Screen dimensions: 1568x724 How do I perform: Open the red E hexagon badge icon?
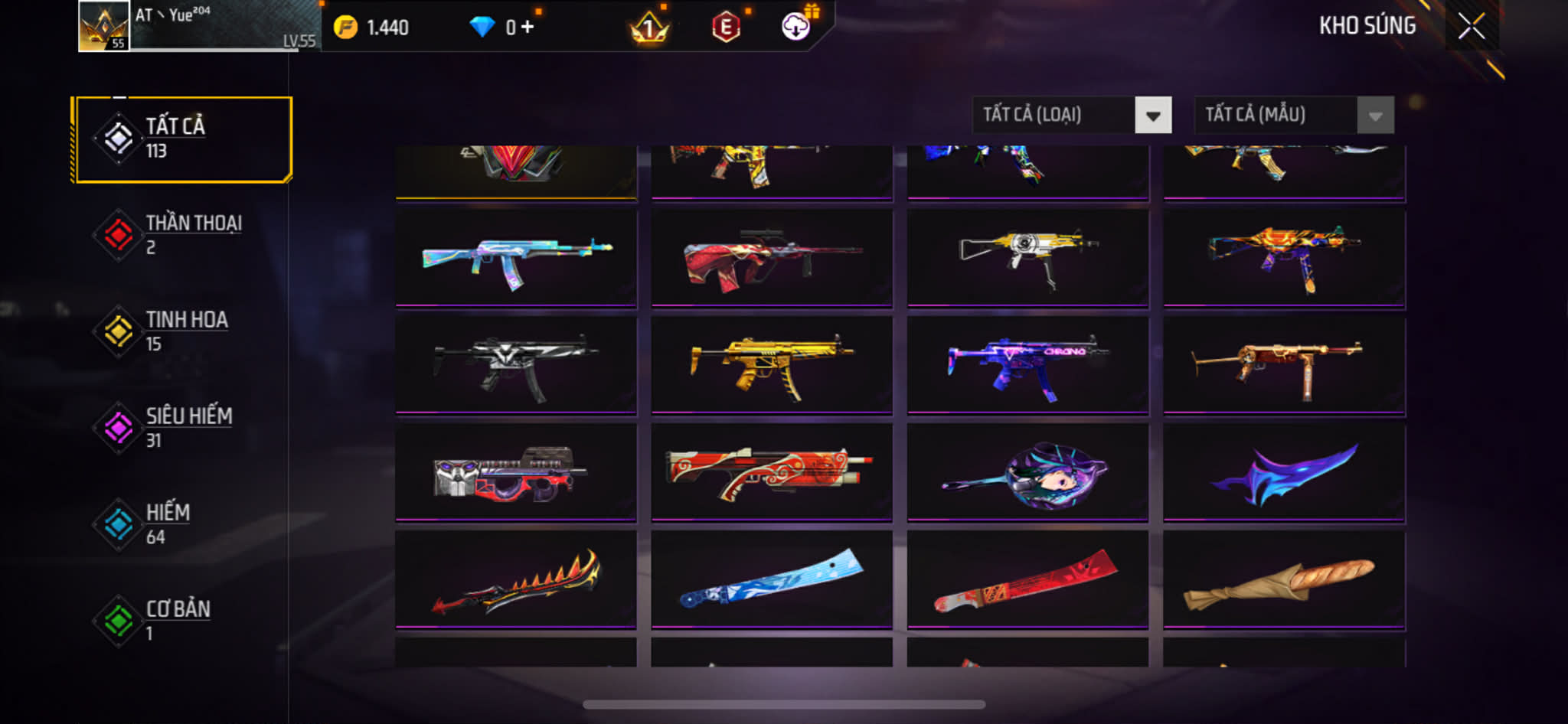pyautogui.click(x=726, y=28)
